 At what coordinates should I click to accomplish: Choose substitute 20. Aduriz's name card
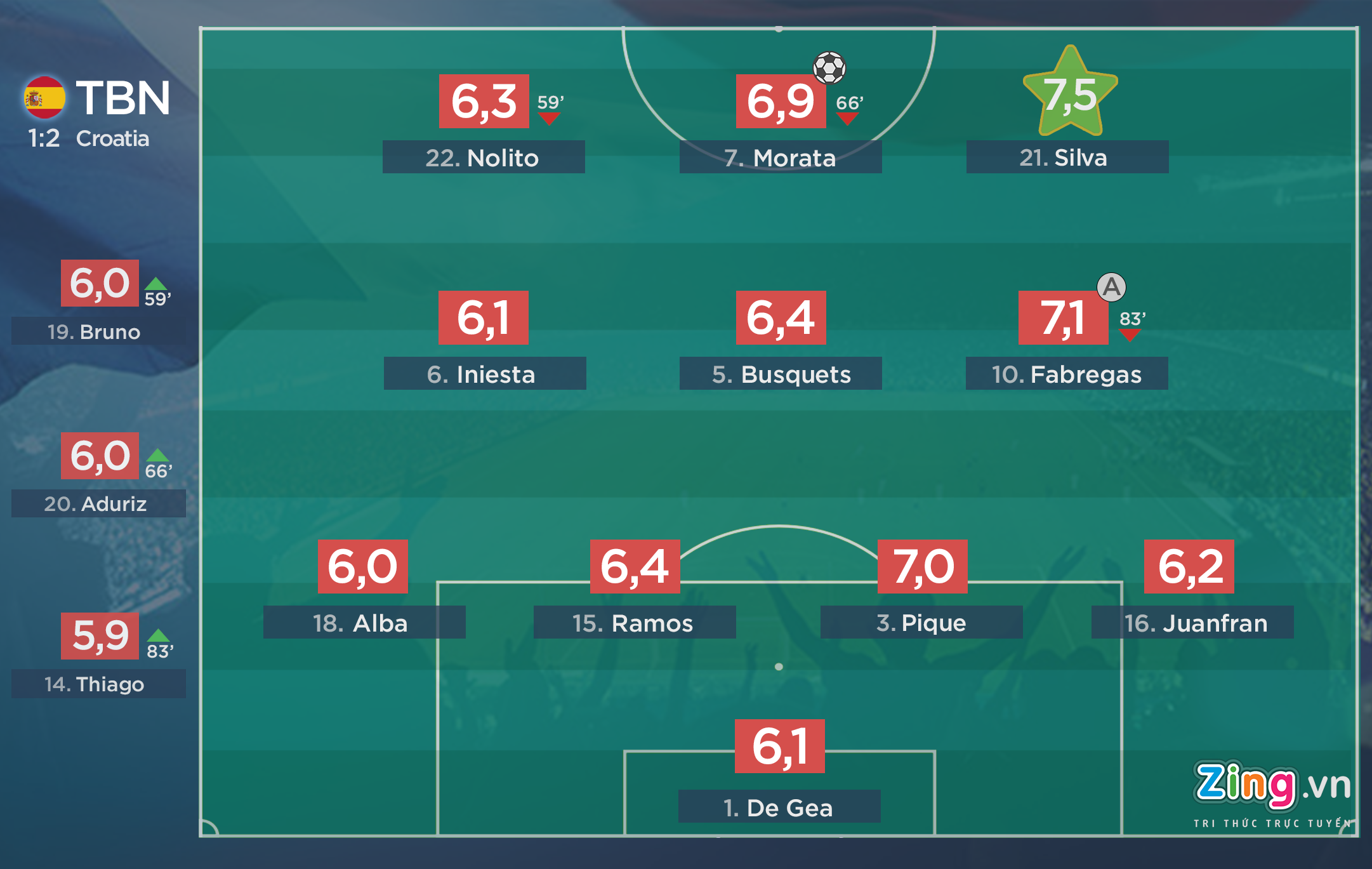98,503
